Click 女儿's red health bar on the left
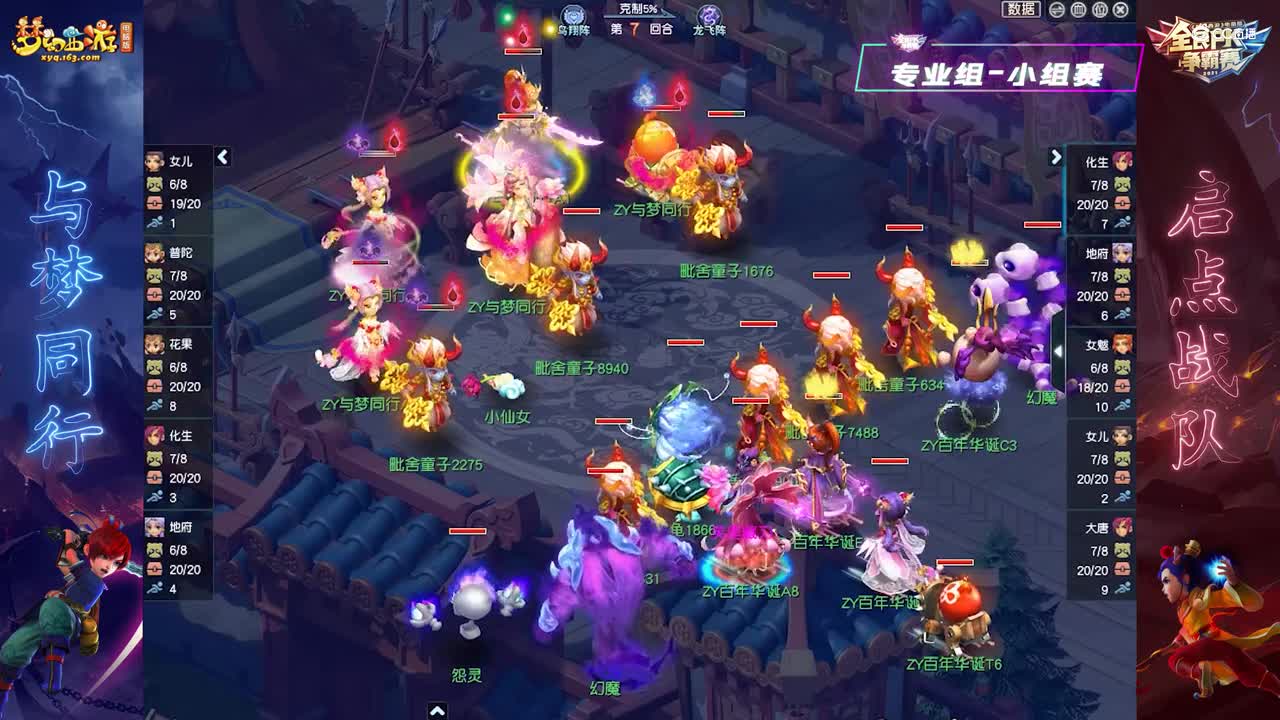 tap(153, 202)
